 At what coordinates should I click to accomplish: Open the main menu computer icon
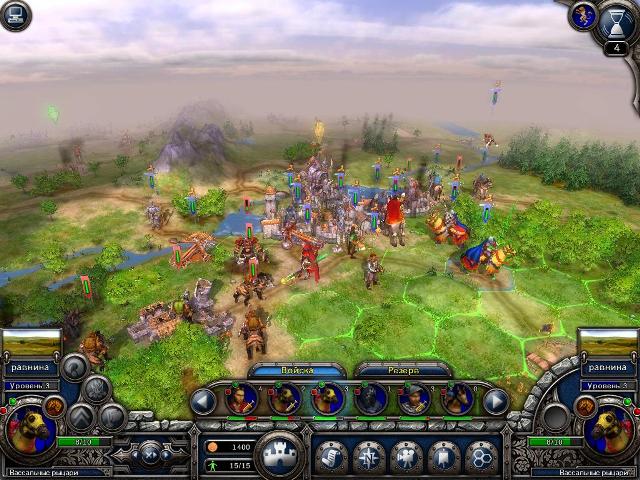coord(15,15)
